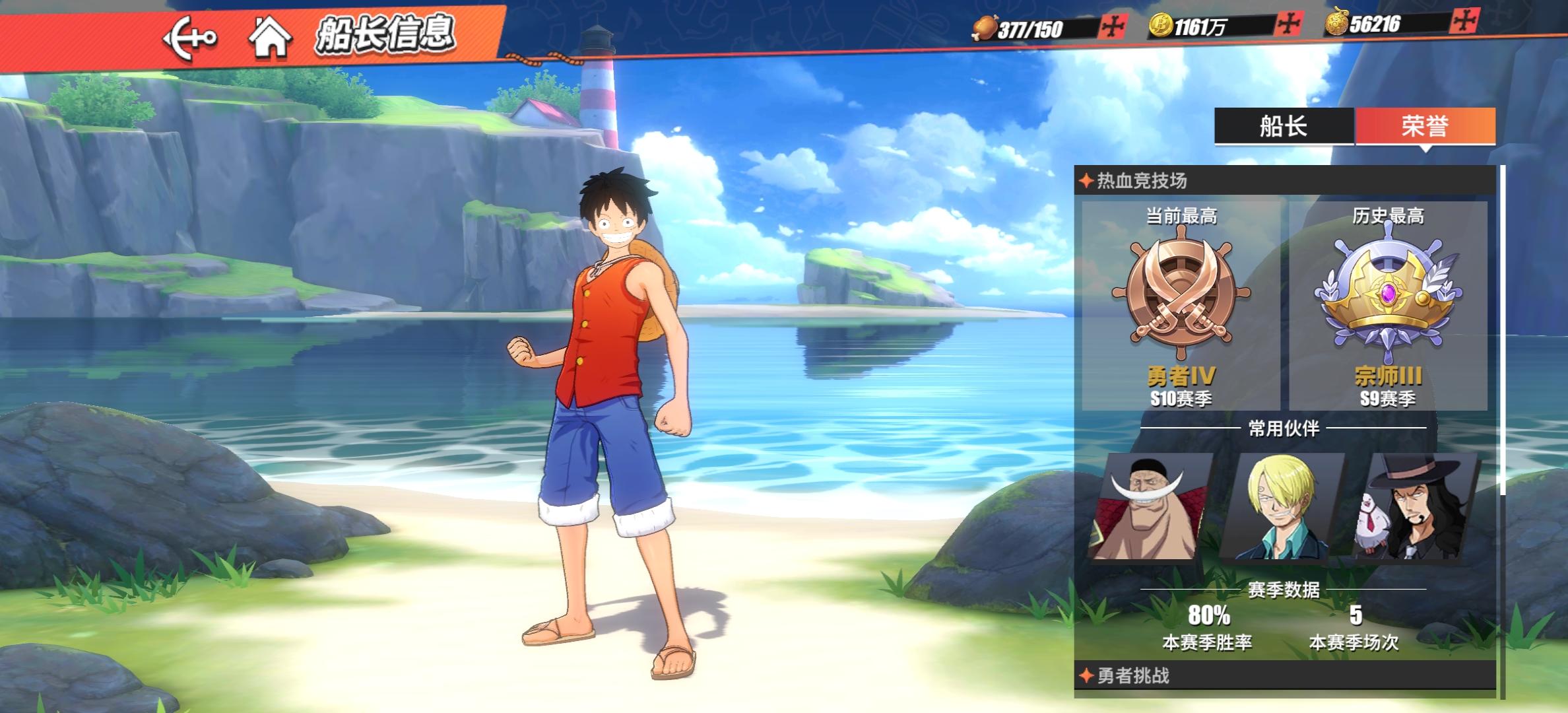This screenshot has height=713, width=1568.
Task: Go back using the anchor icon
Action: pos(189,36)
